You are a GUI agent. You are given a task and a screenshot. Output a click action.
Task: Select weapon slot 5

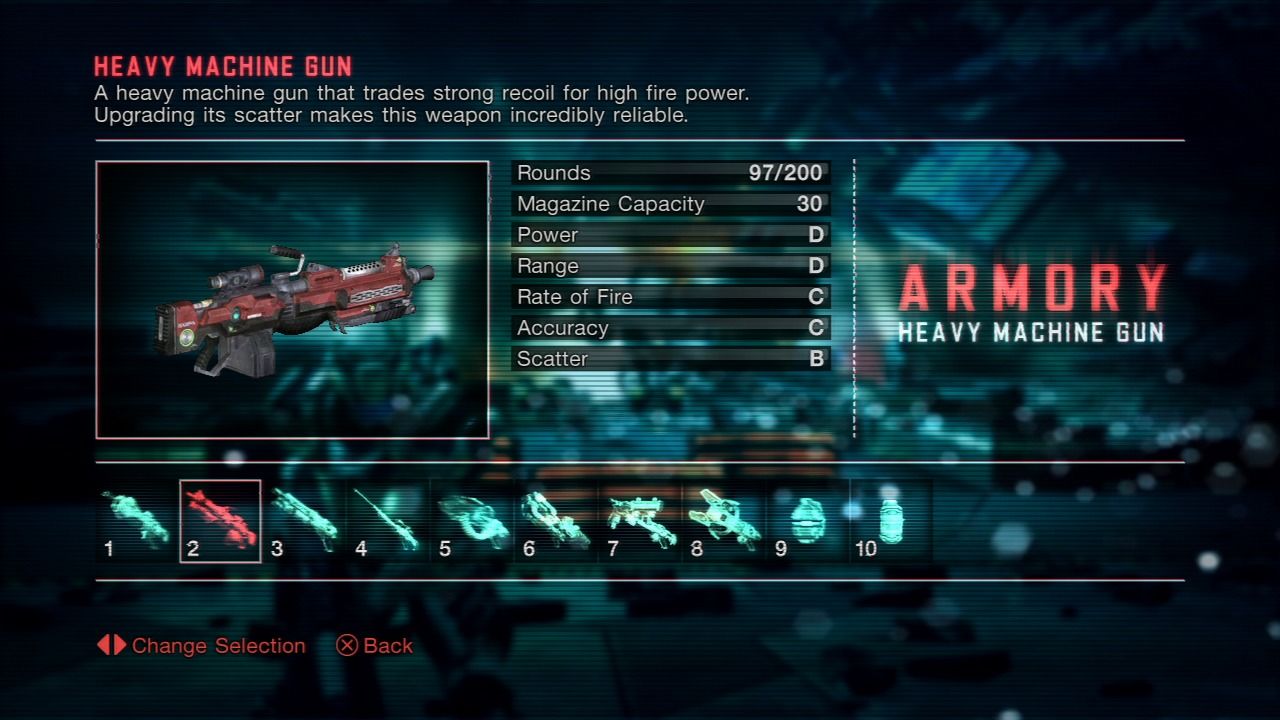click(x=472, y=521)
